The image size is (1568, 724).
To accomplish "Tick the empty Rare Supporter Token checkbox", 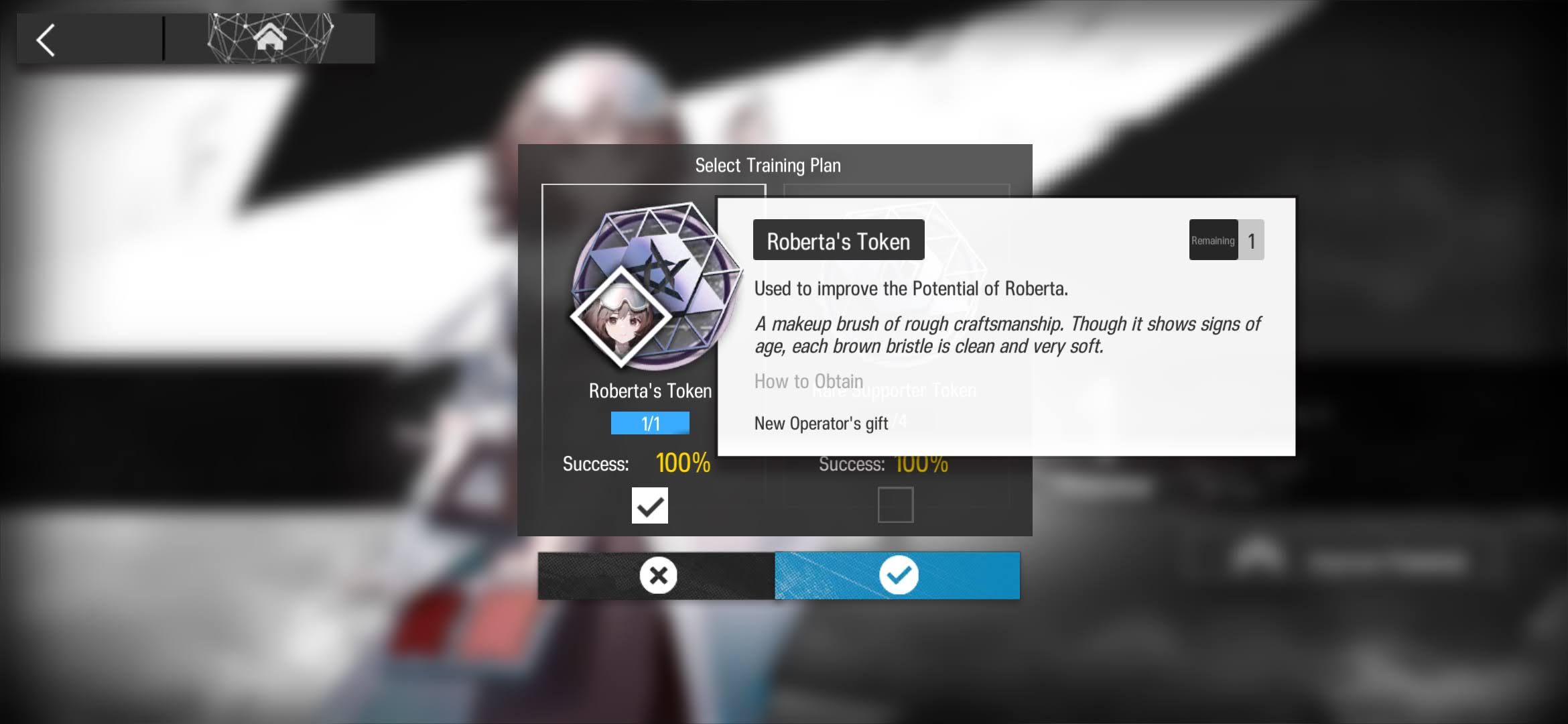I will pyautogui.click(x=895, y=505).
